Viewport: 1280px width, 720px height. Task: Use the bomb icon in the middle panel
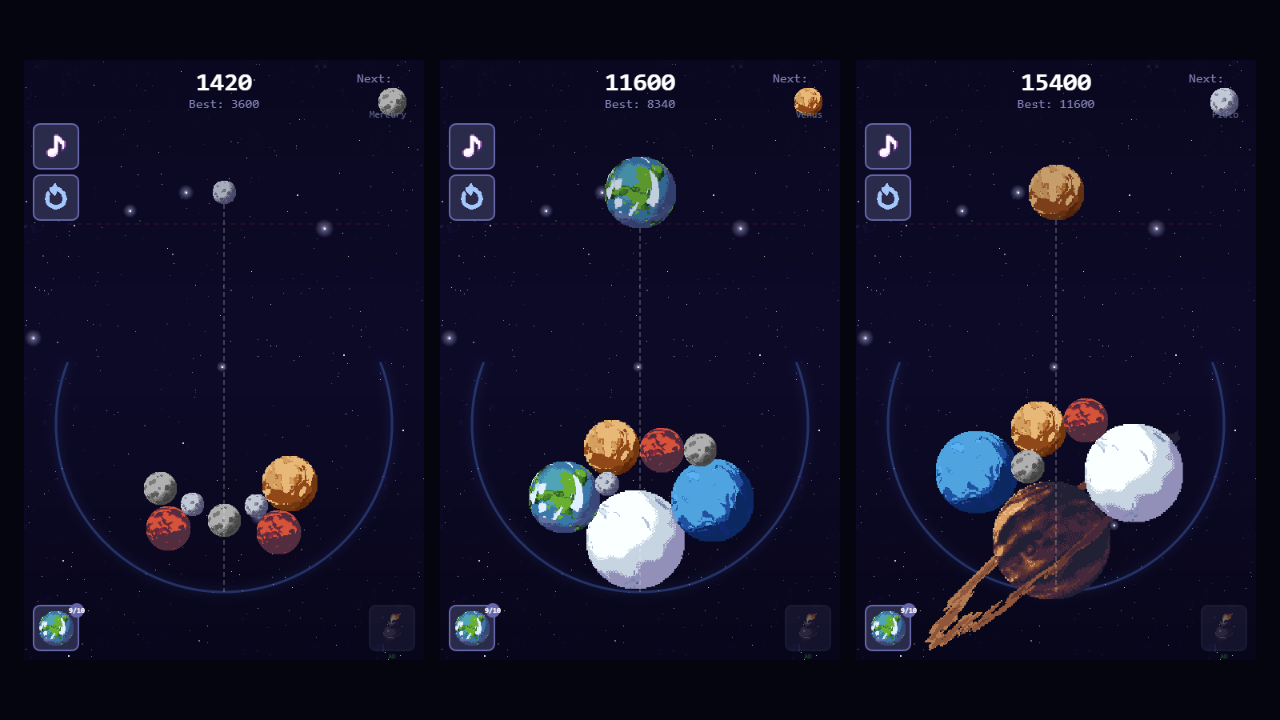pyautogui.click(x=808, y=627)
